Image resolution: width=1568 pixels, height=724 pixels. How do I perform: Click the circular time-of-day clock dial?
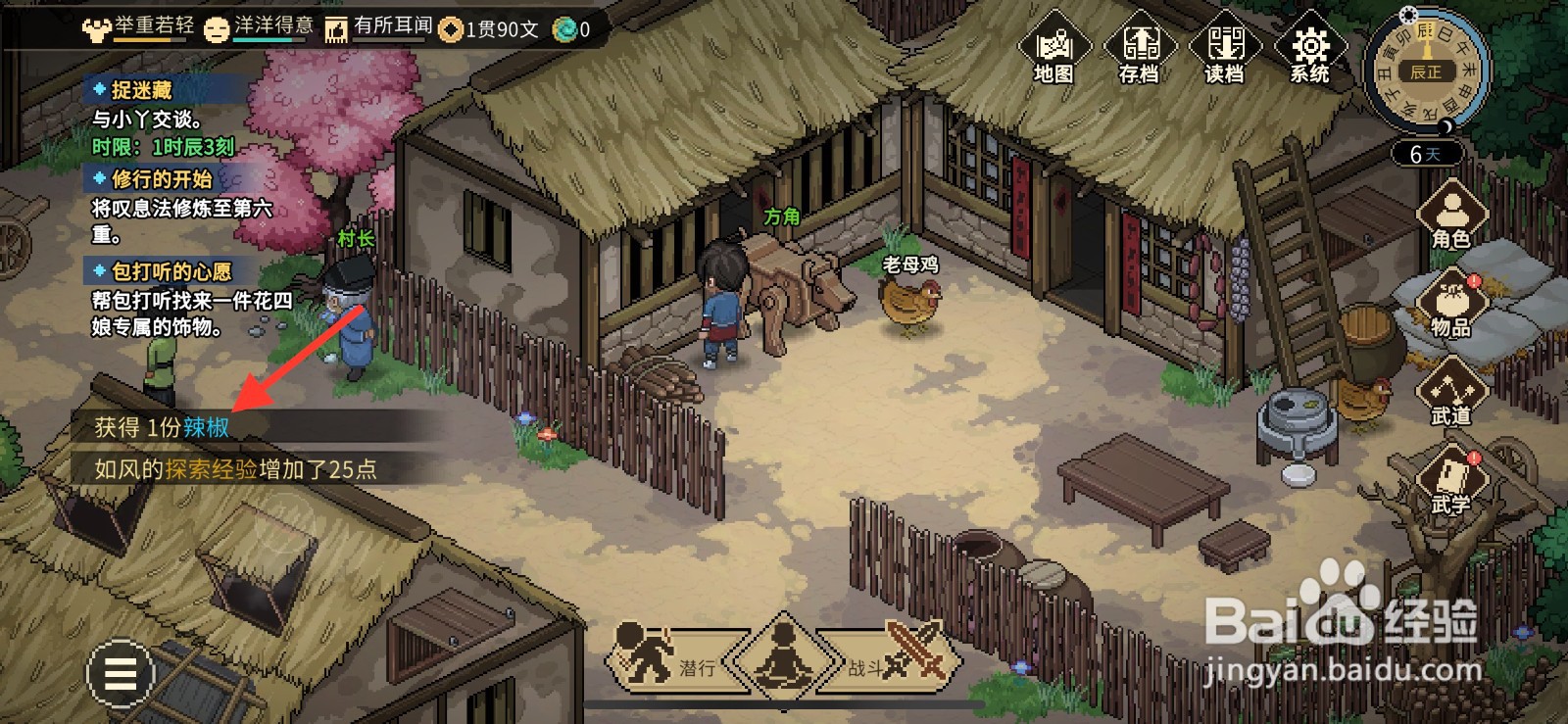[x=1425, y=71]
